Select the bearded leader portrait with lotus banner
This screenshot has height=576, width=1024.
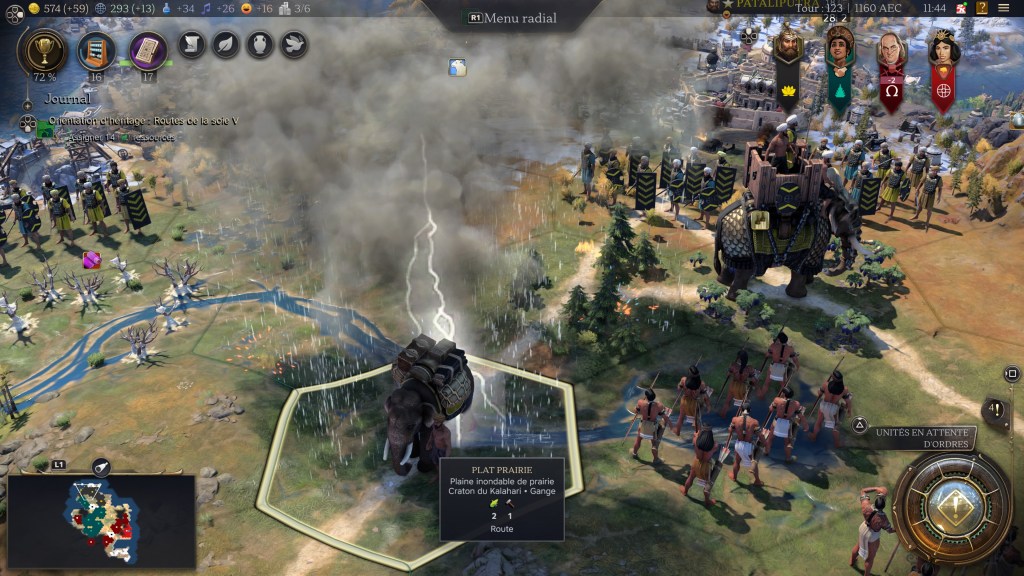[x=788, y=47]
